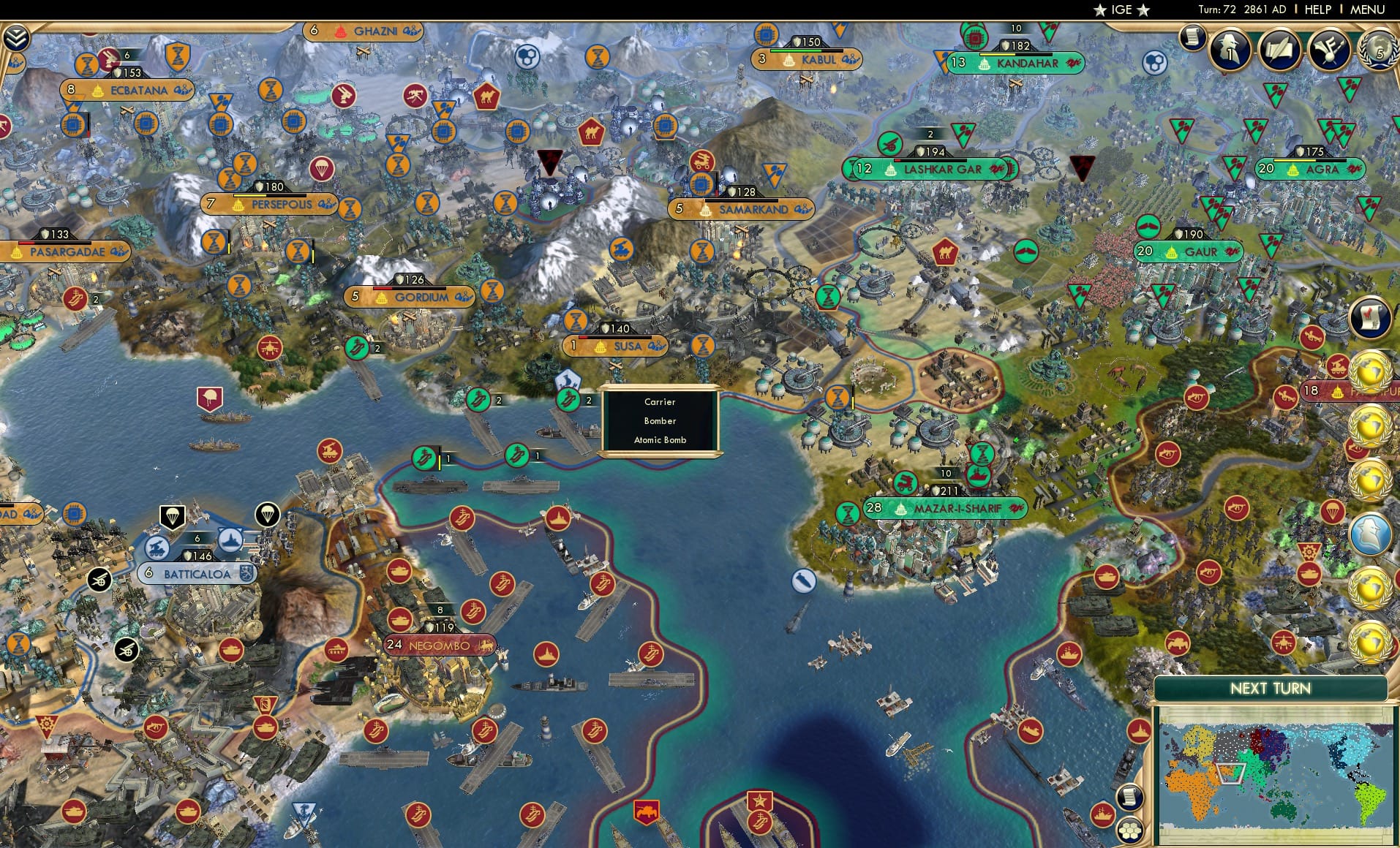This screenshot has height=848, width=1400.
Task: Open the espionage overview spy icon
Action: 1229,48
